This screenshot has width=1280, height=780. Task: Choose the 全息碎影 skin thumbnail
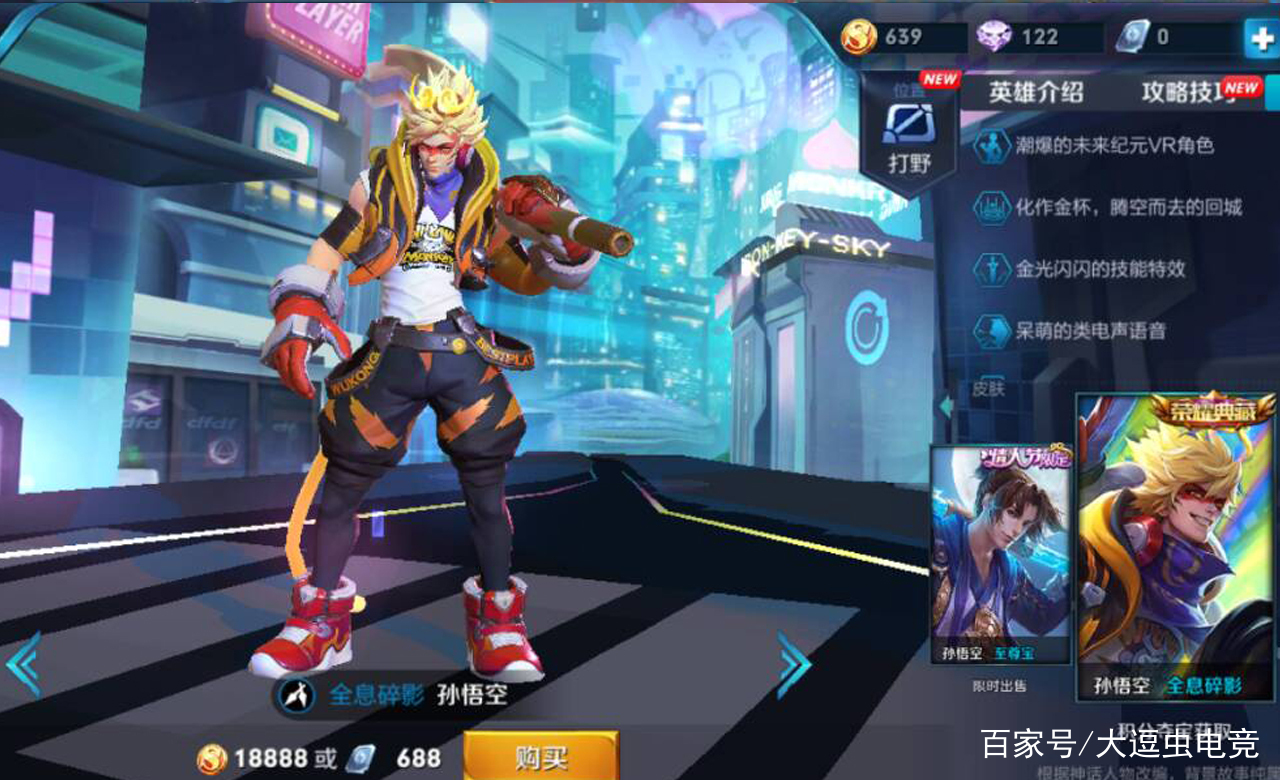coord(1176,547)
